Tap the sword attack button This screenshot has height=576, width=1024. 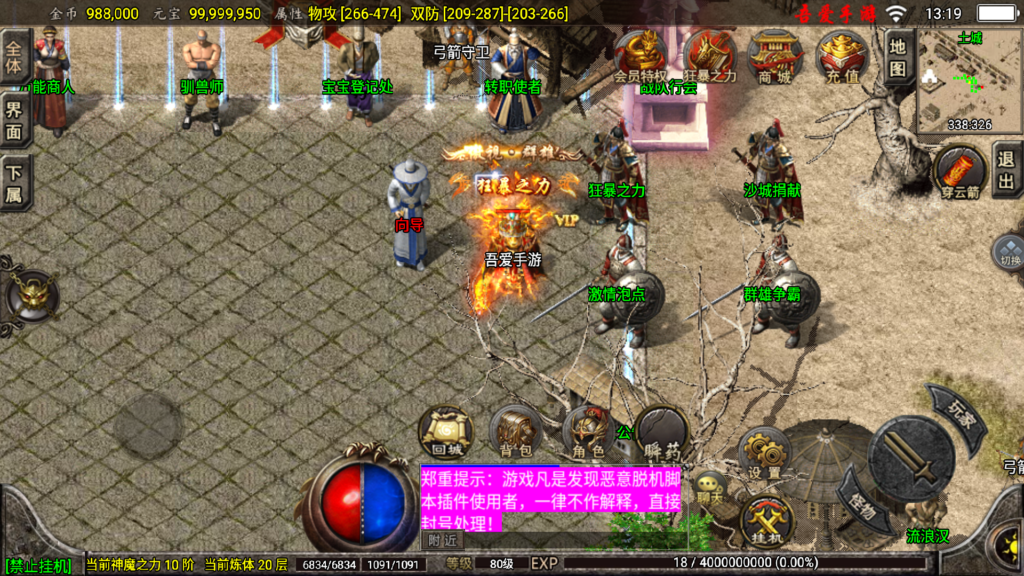click(x=910, y=457)
